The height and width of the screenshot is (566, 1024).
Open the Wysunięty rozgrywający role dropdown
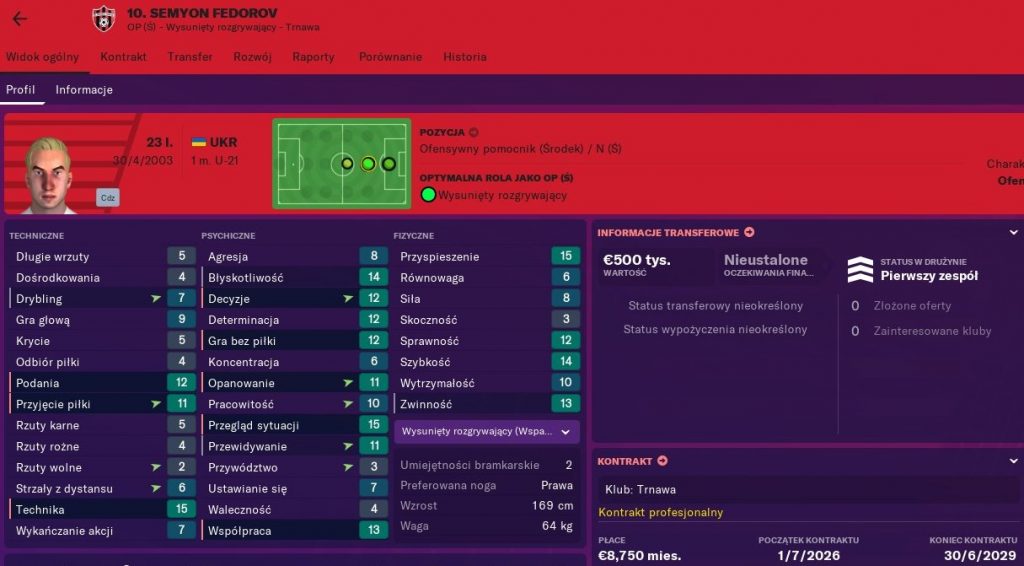pos(486,432)
